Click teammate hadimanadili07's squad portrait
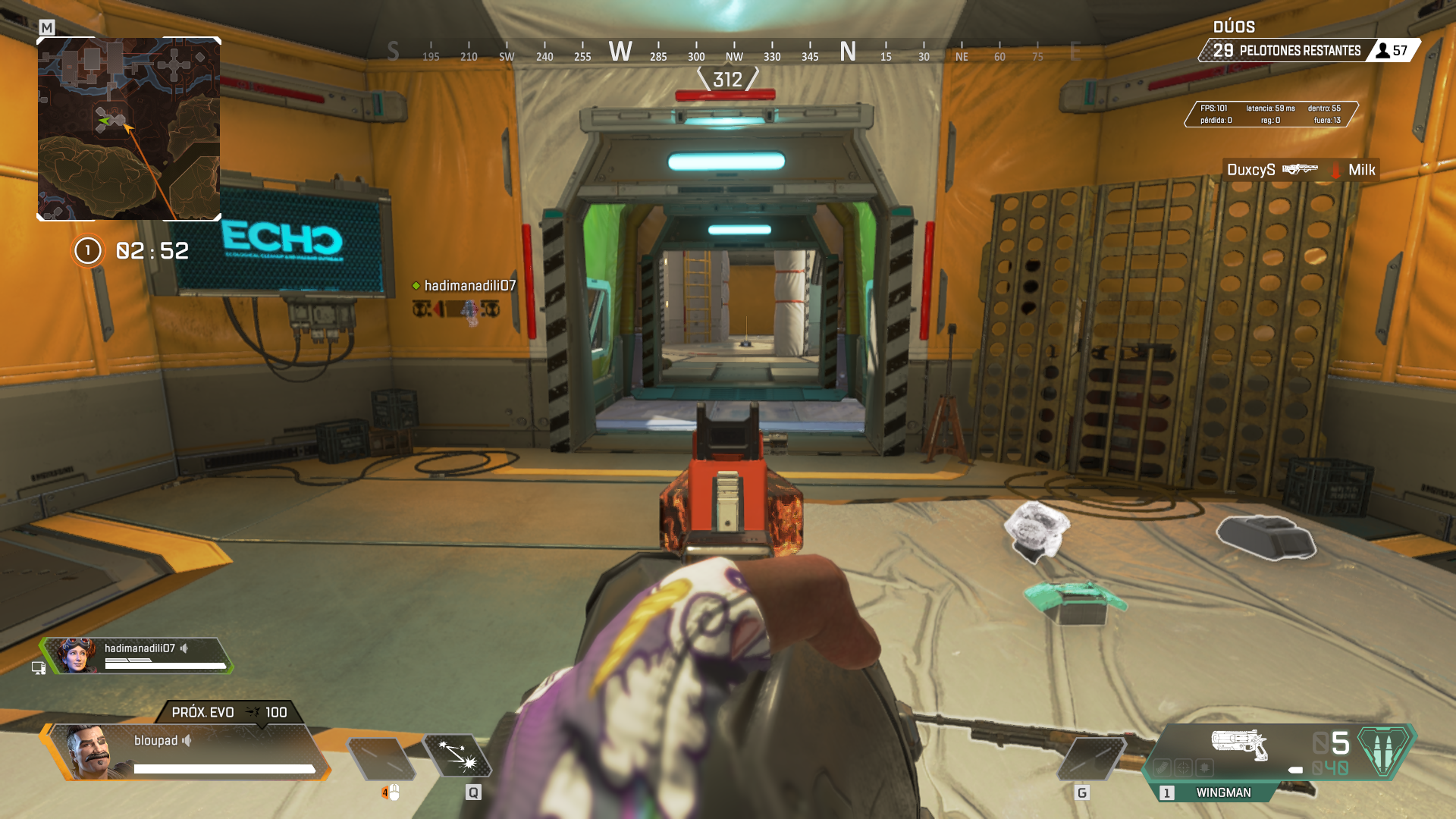 coord(74,656)
